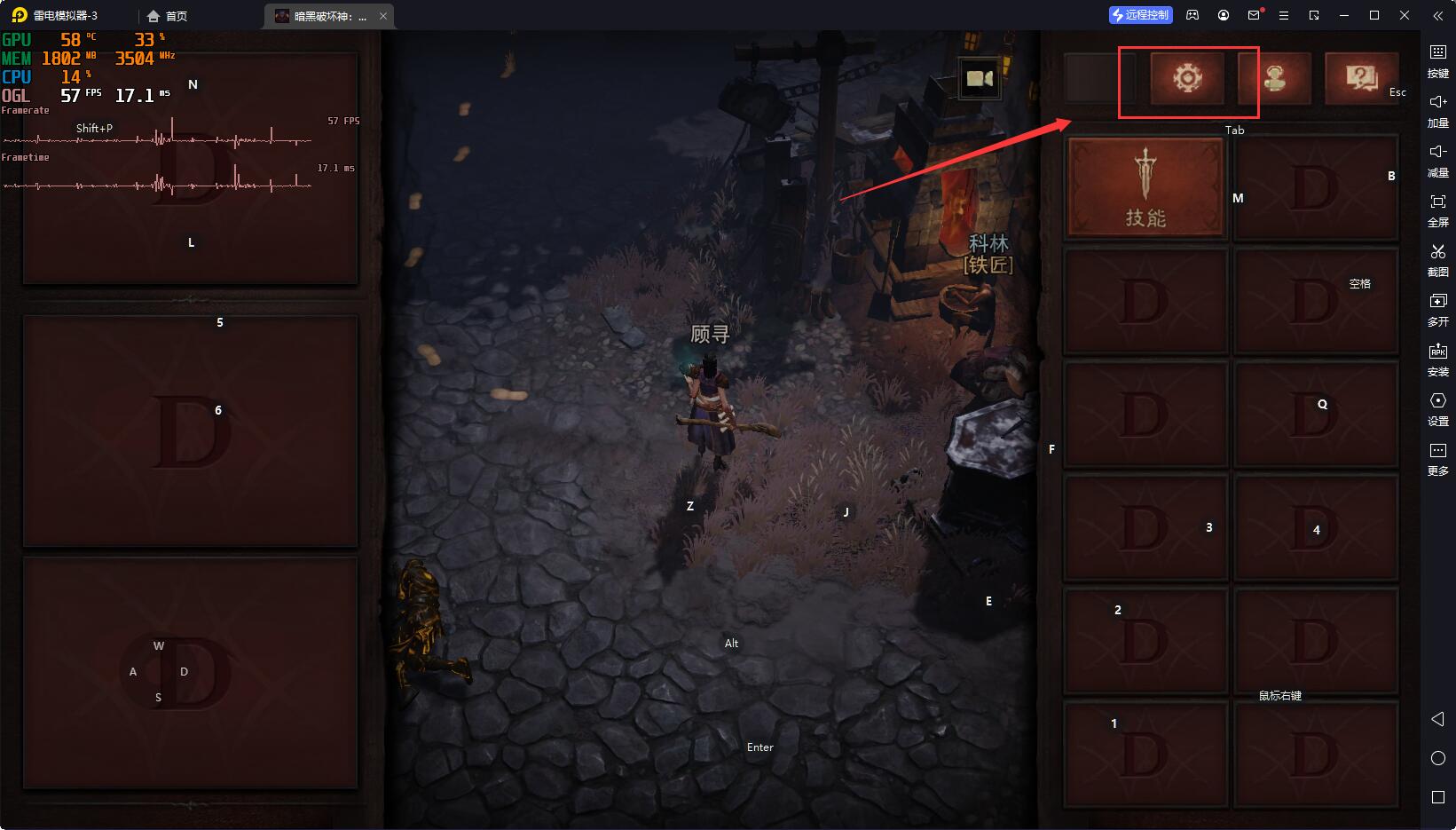Open the 设置 emulator settings
The image size is (1456, 830).
coord(1437,407)
